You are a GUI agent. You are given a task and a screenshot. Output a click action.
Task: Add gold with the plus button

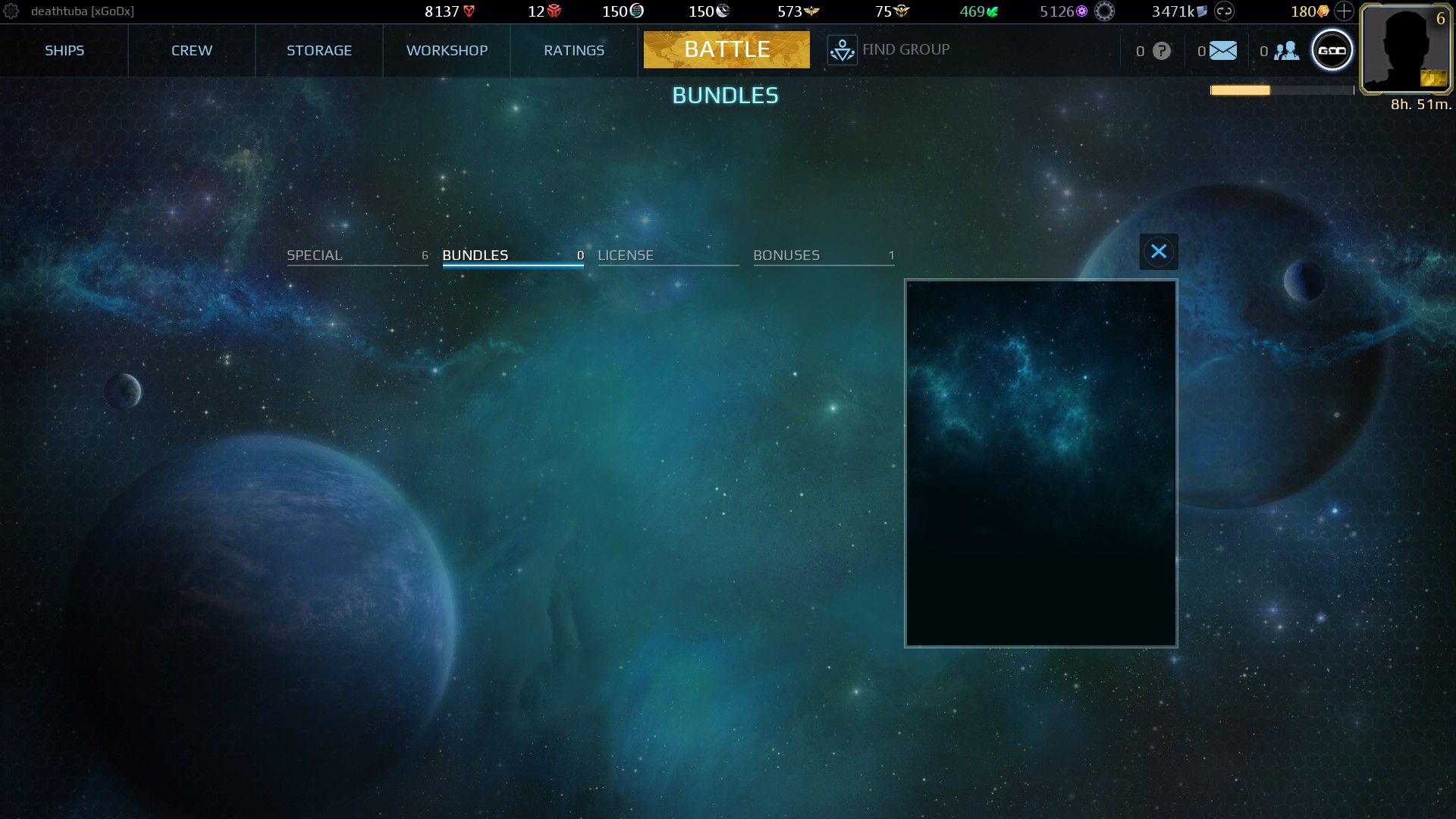point(1344,11)
